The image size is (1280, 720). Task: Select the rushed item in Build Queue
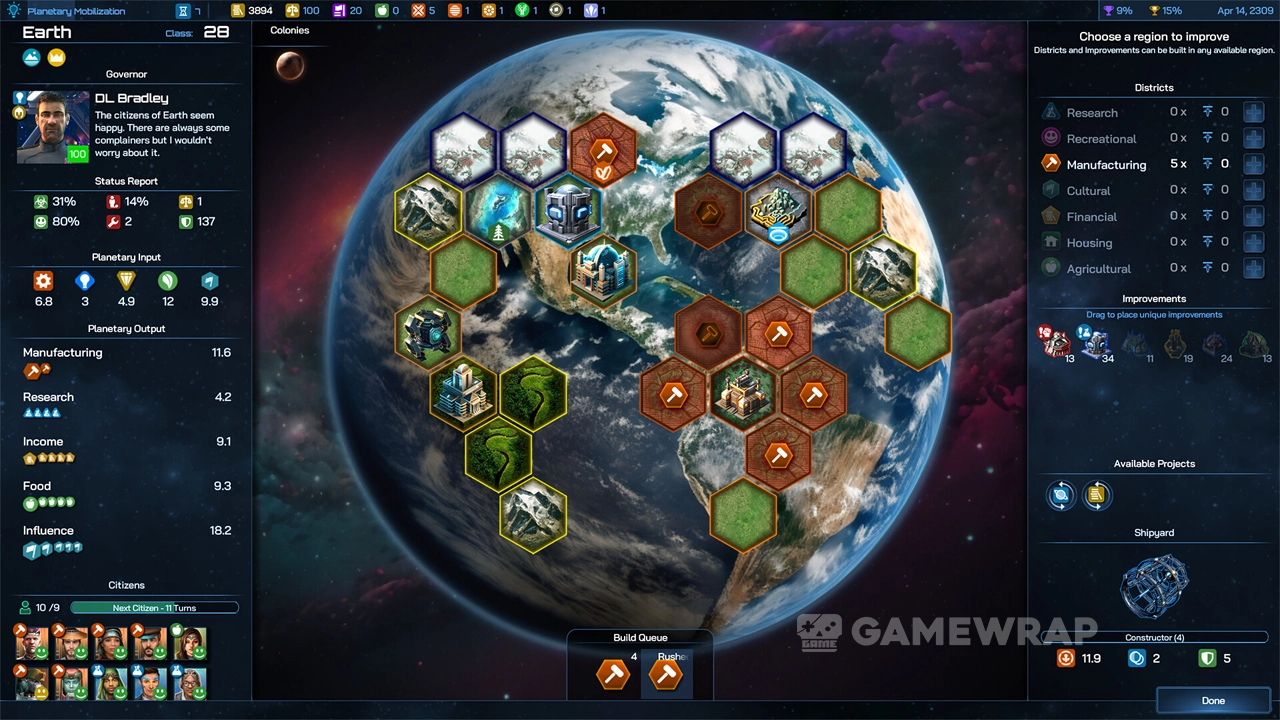[666, 674]
